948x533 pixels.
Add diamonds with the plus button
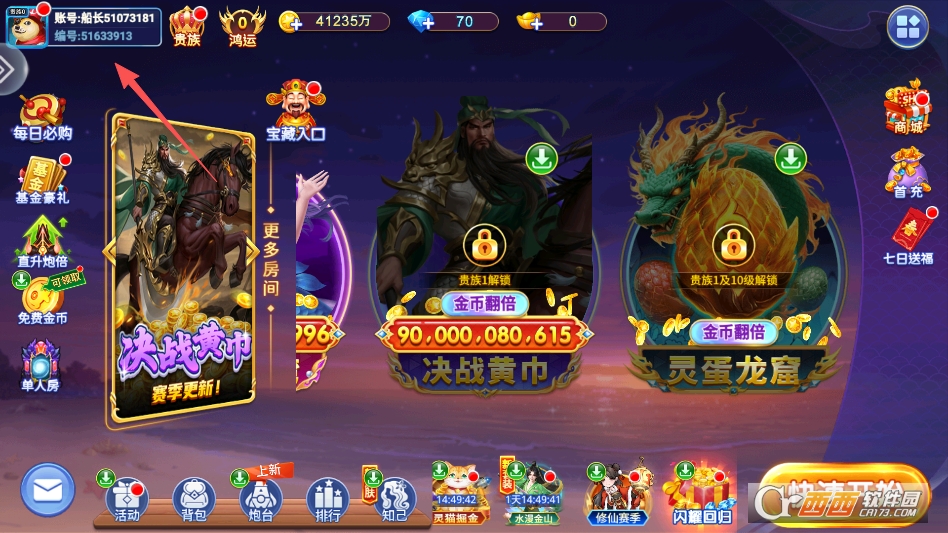(x=420, y=22)
